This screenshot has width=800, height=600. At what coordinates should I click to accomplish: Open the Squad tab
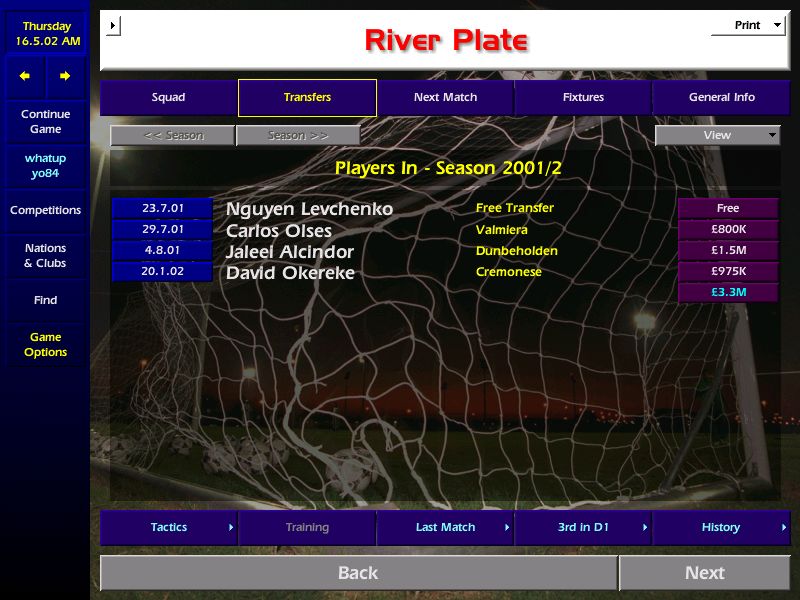tap(168, 98)
